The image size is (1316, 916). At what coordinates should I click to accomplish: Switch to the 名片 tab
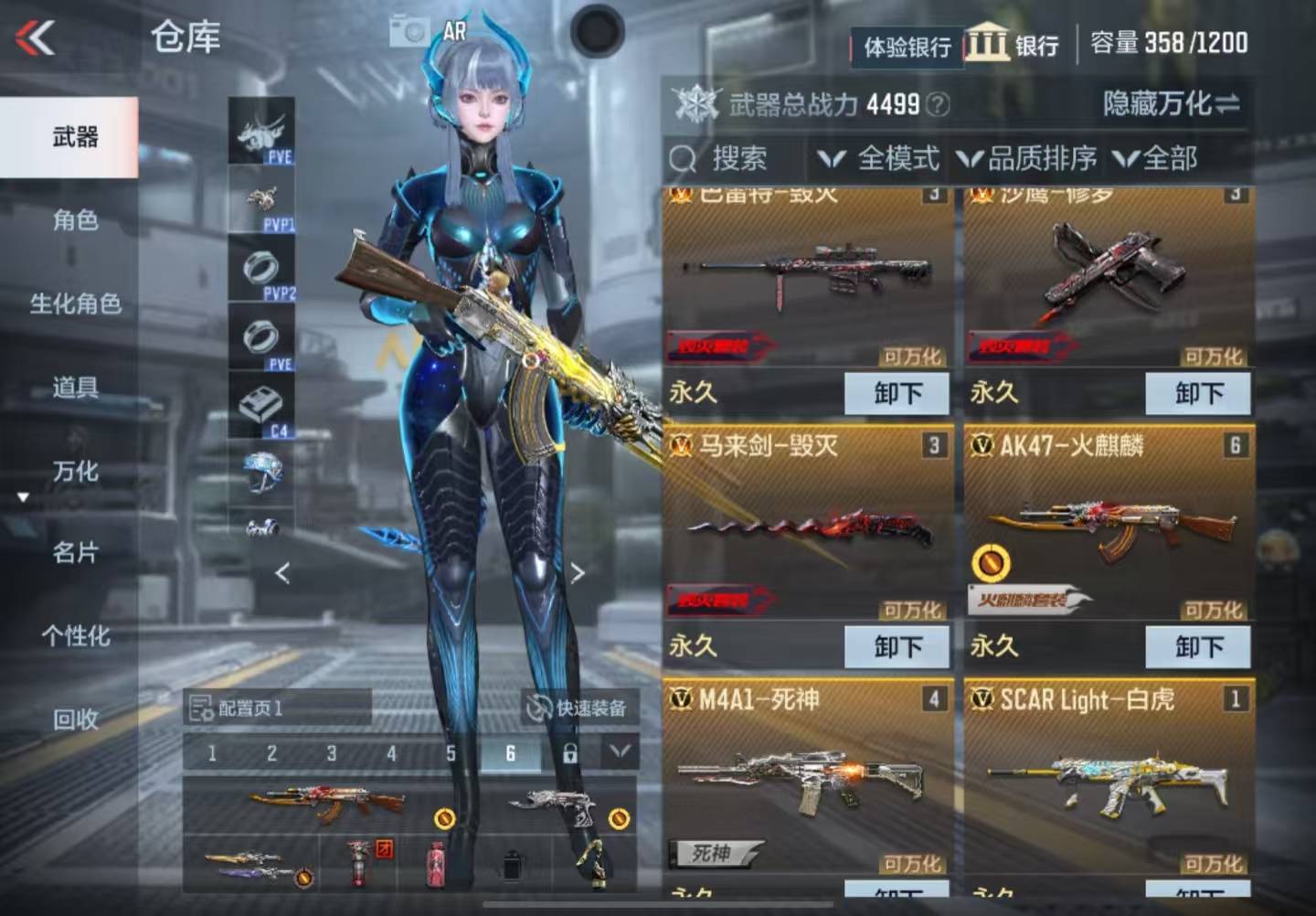75,553
